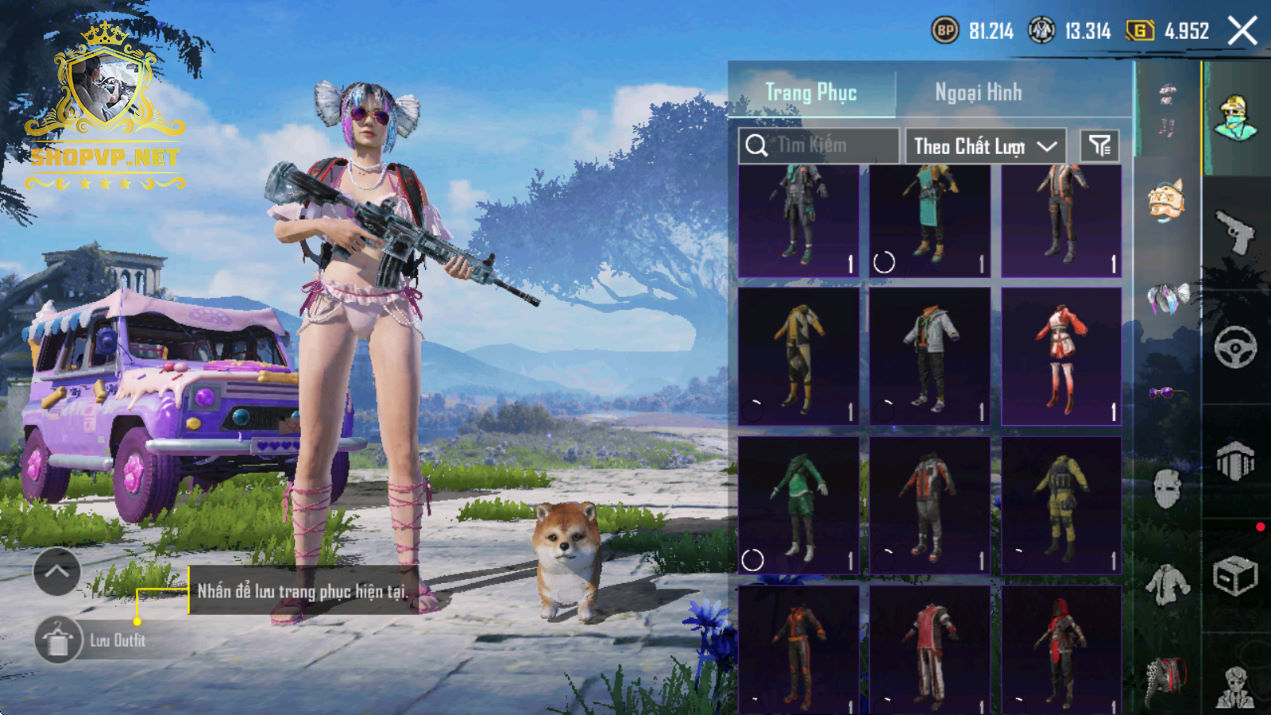1271x715 pixels.
Task: Open the crate box category
Action: tap(1236, 576)
